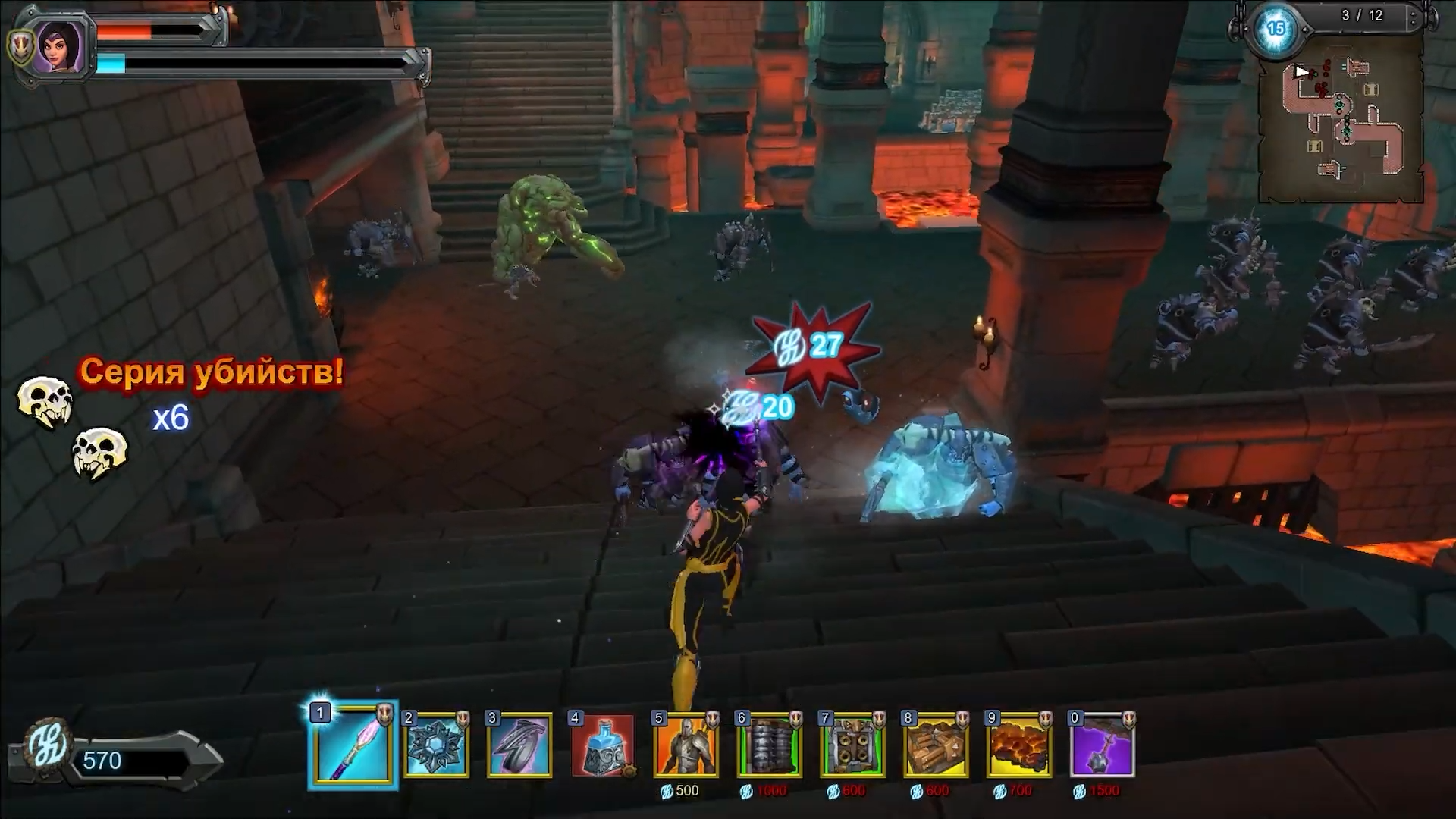
Task: Use the blue mana potion
Action: pos(603,745)
